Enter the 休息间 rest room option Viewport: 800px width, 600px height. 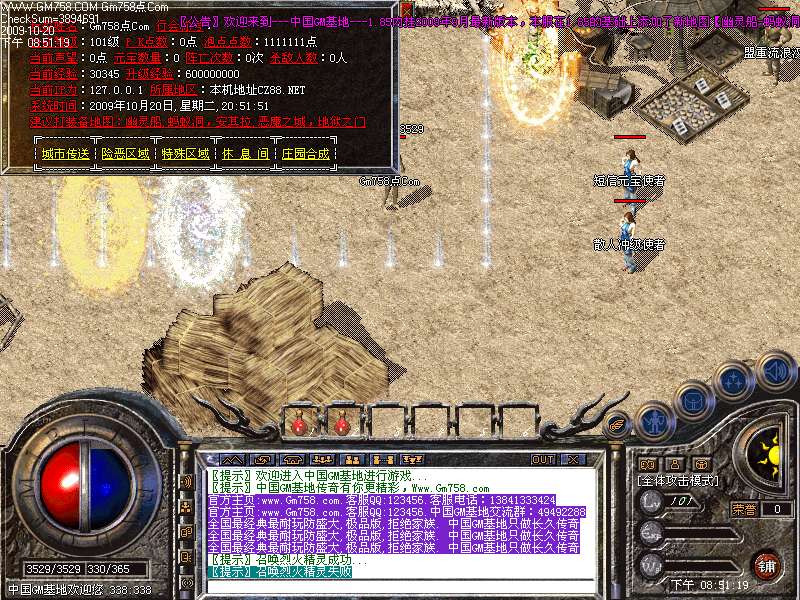[245, 154]
